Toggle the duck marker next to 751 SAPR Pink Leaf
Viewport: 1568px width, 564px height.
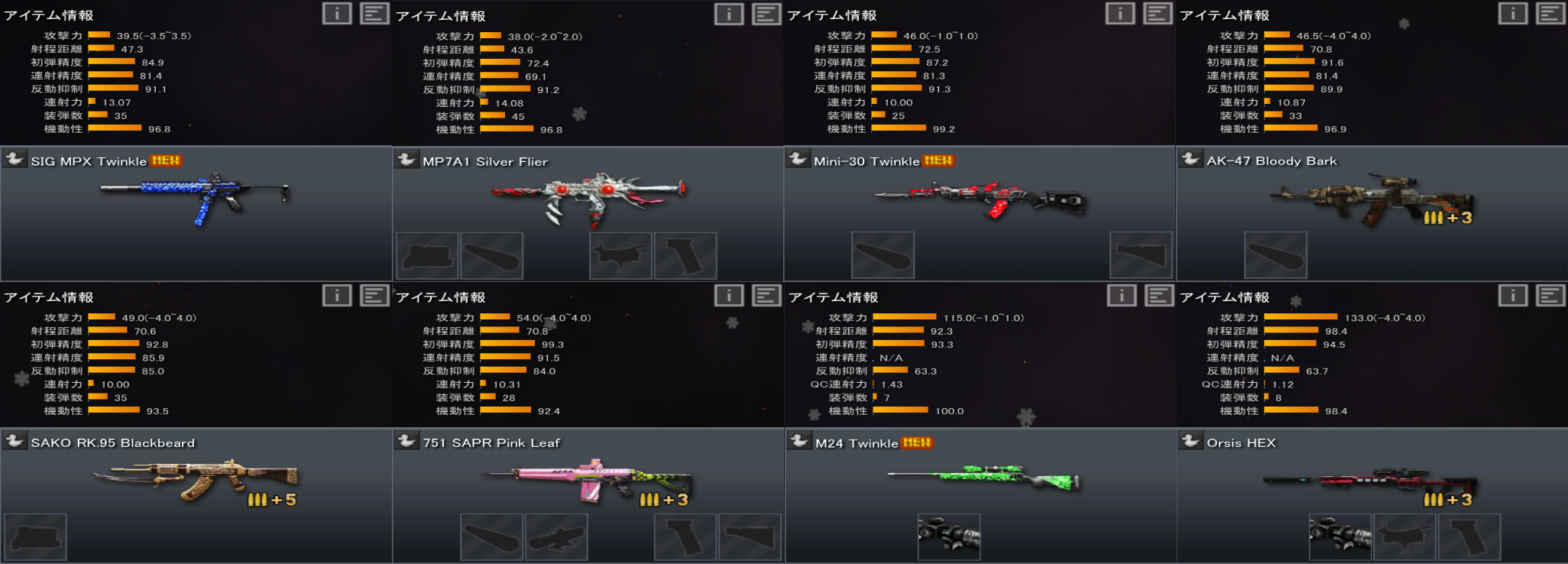pos(409,442)
